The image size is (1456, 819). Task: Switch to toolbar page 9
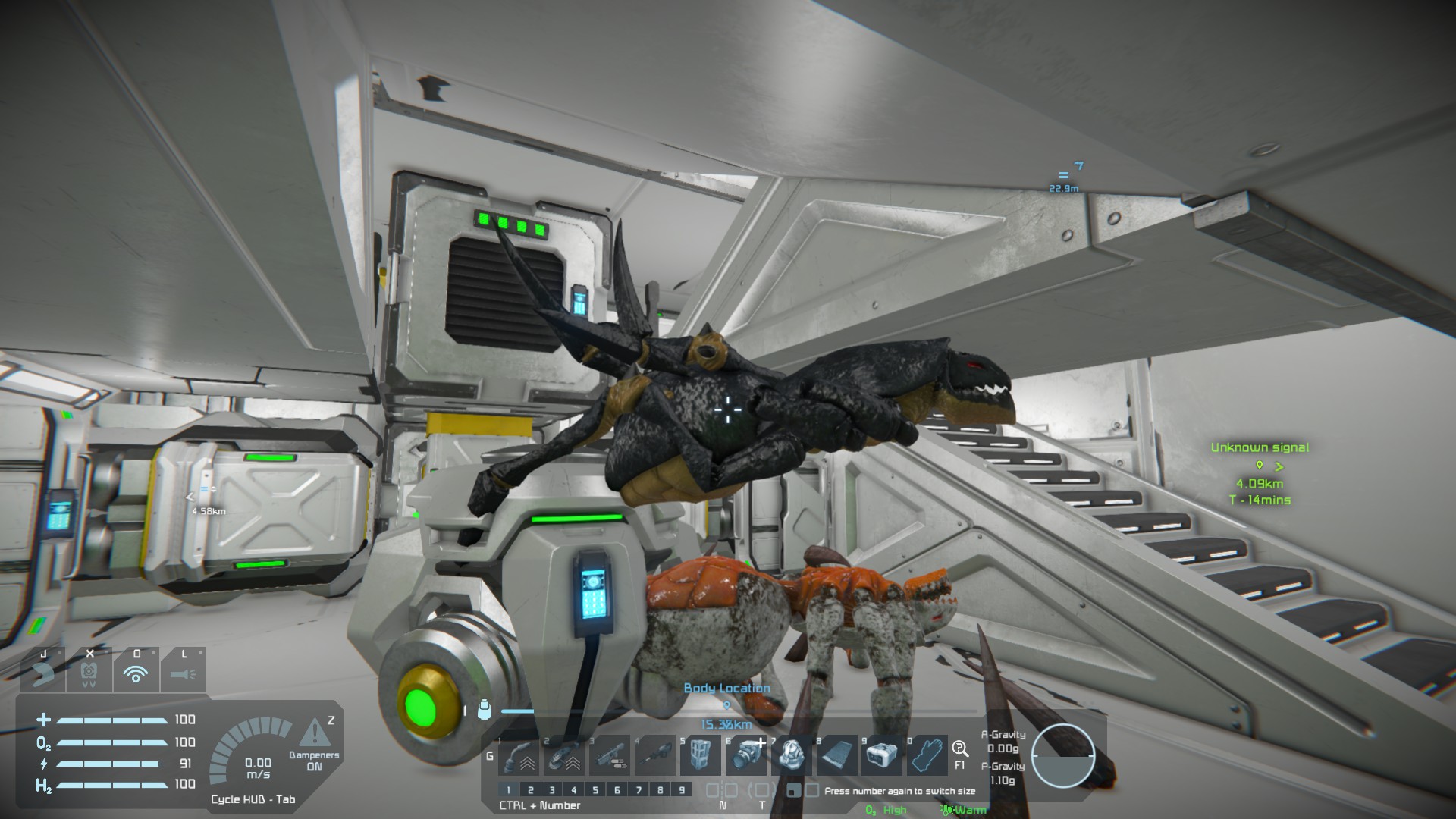(x=682, y=790)
